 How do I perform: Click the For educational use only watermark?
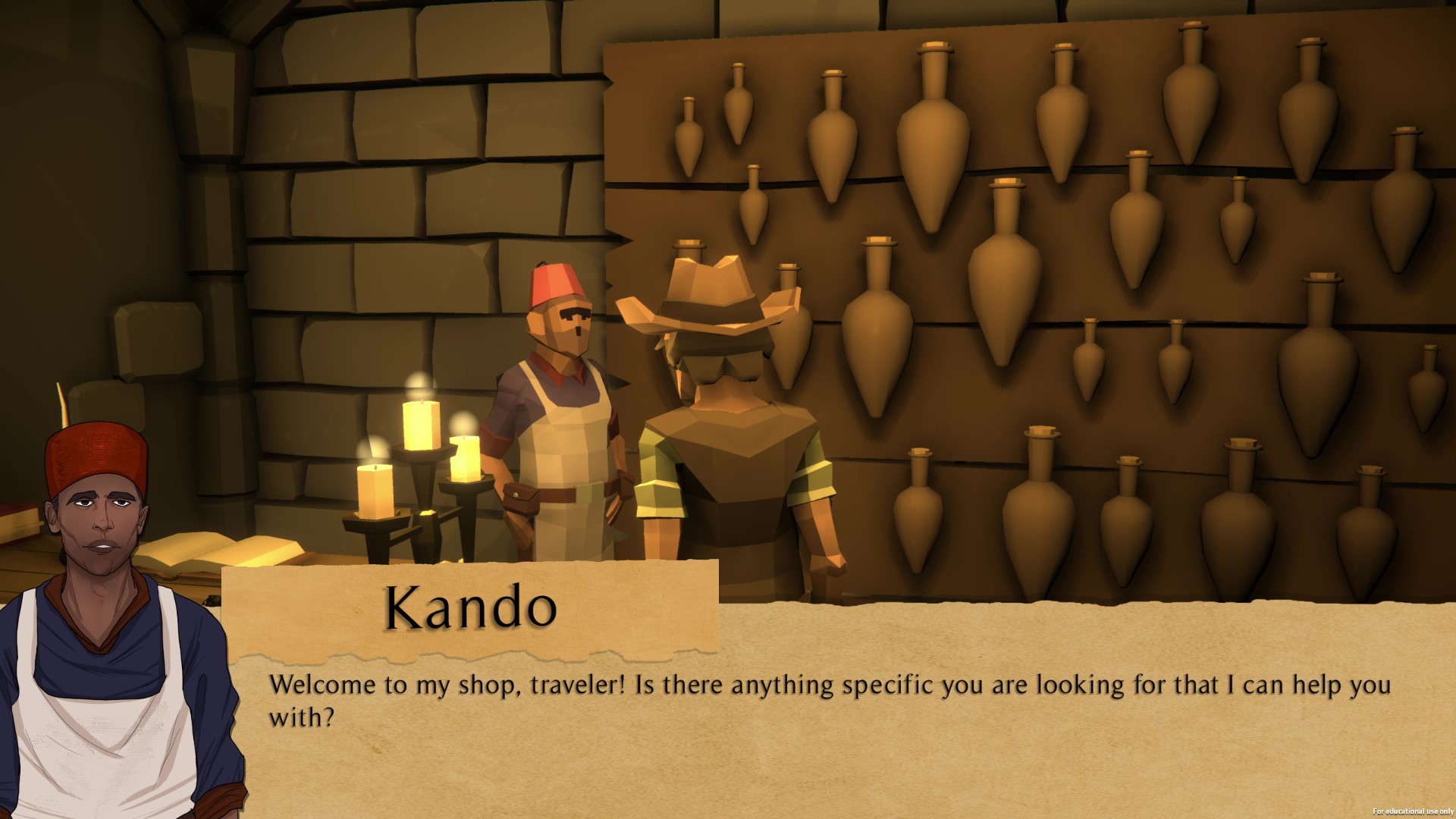coord(1416,810)
